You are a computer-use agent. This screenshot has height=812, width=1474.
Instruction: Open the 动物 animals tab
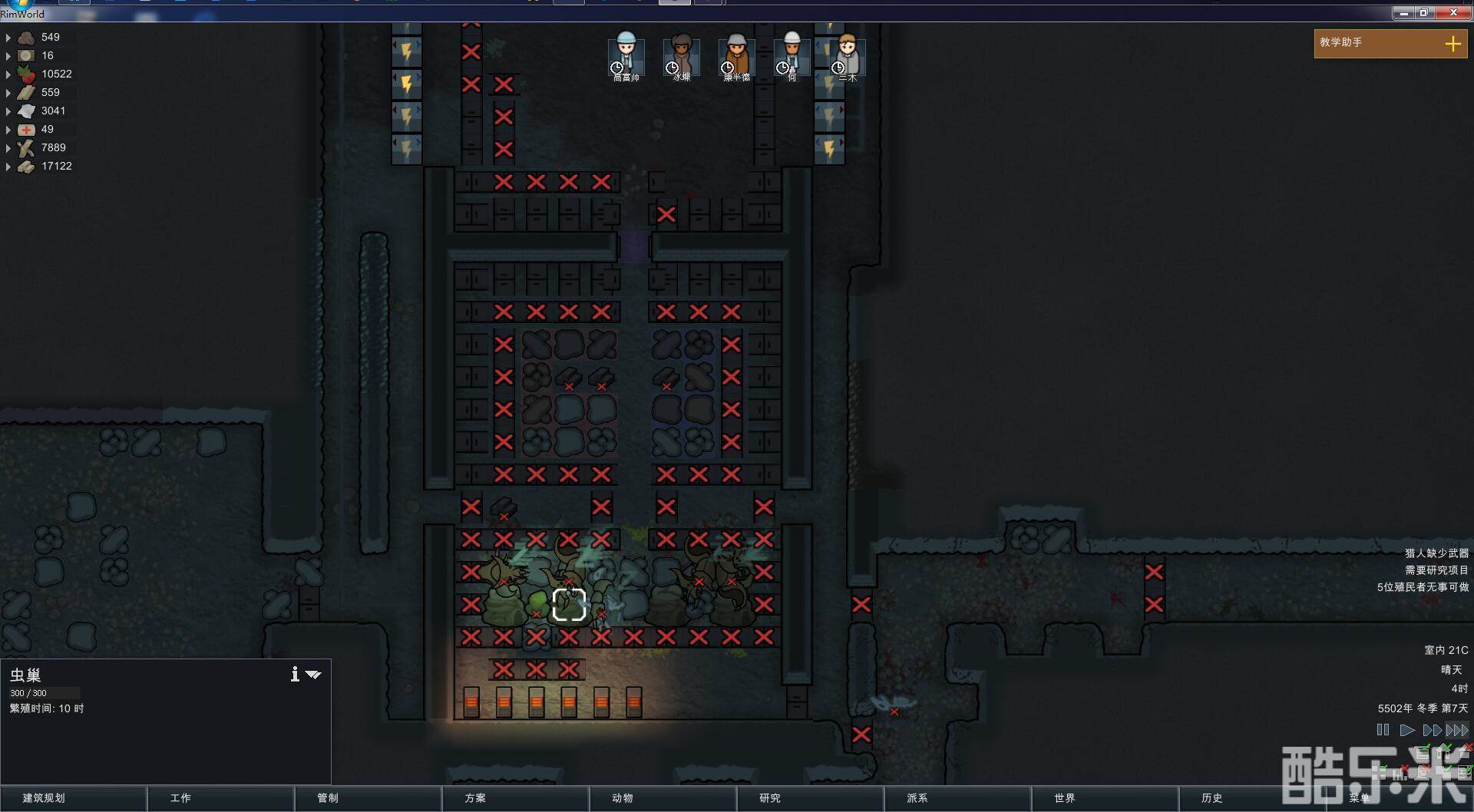tap(663, 798)
